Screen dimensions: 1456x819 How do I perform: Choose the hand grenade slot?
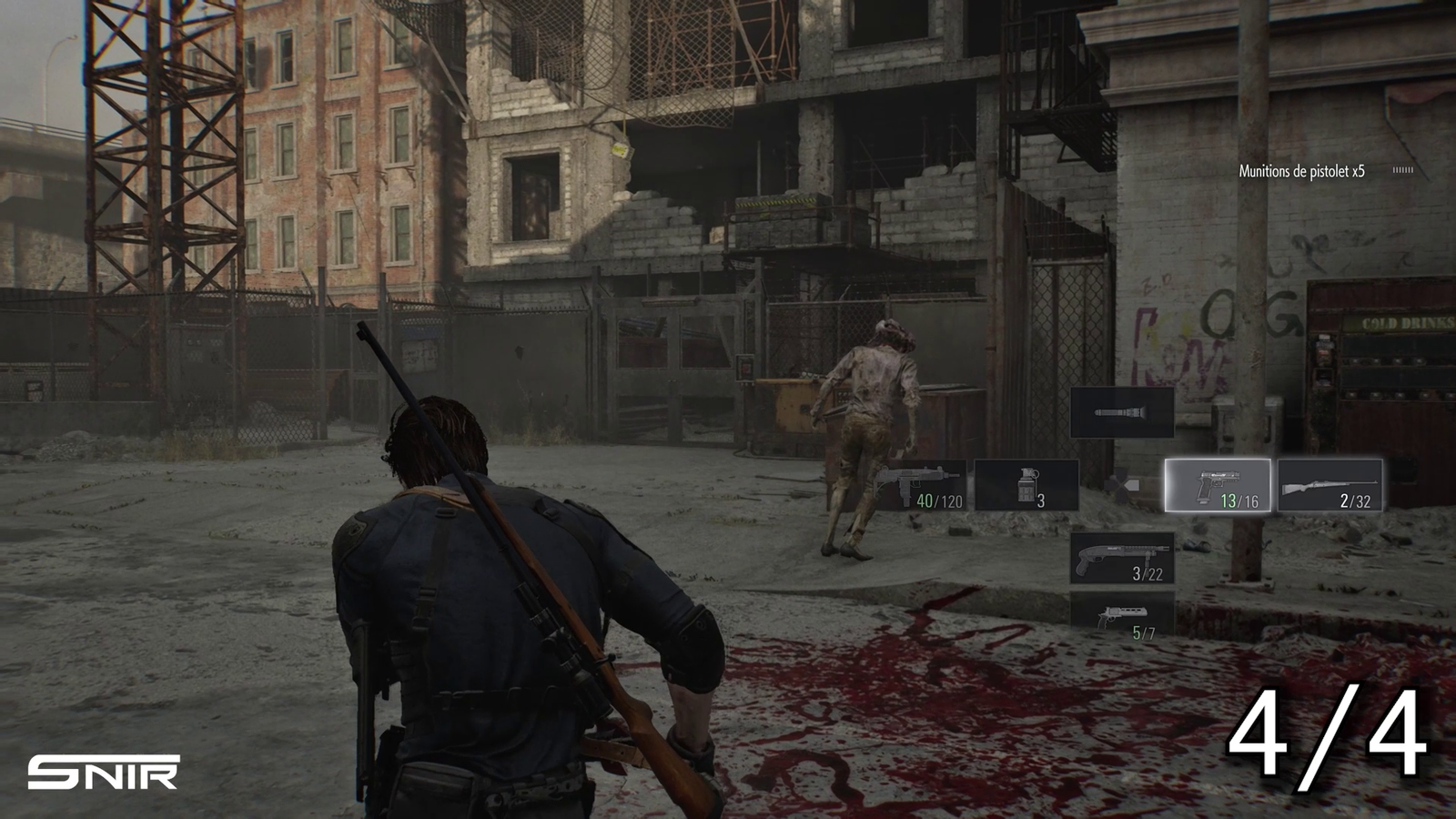tap(1026, 485)
